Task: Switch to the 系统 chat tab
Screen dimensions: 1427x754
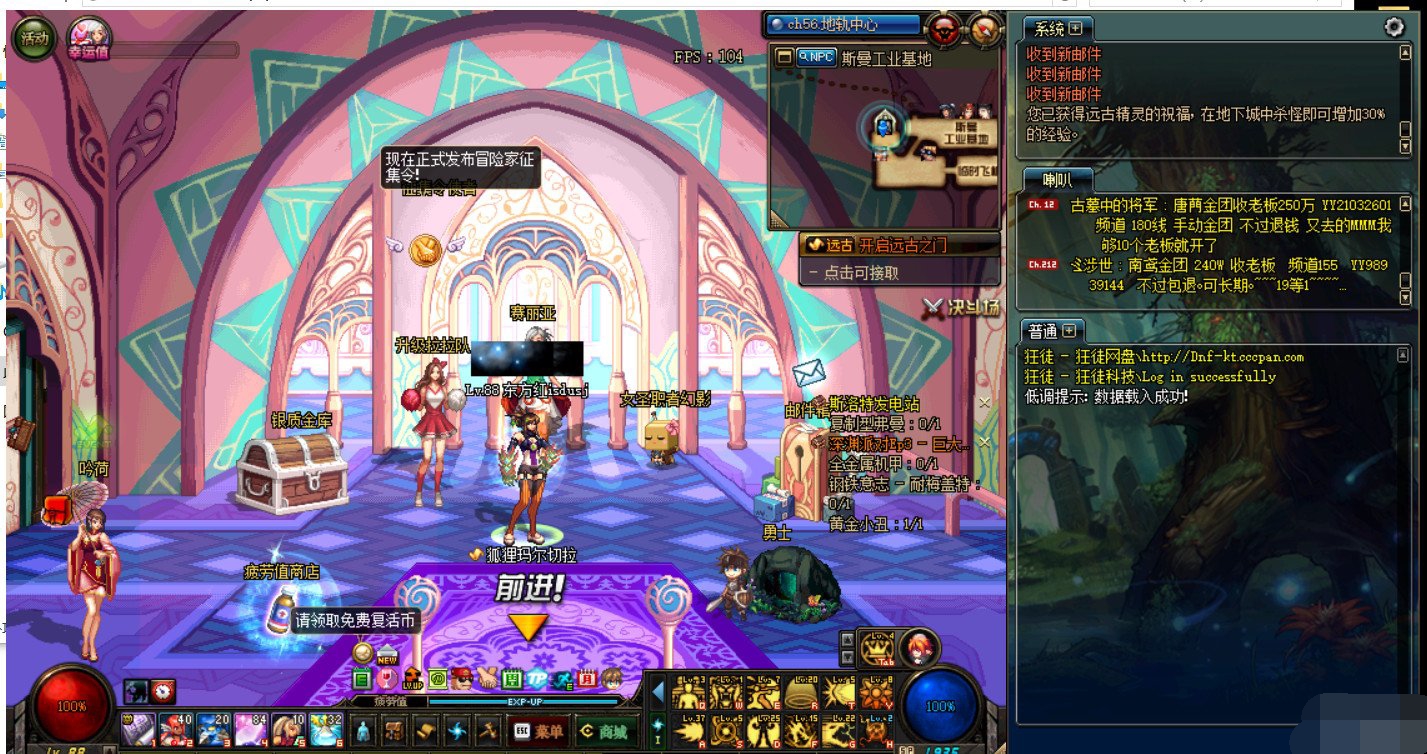Action: tap(1057, 28)
